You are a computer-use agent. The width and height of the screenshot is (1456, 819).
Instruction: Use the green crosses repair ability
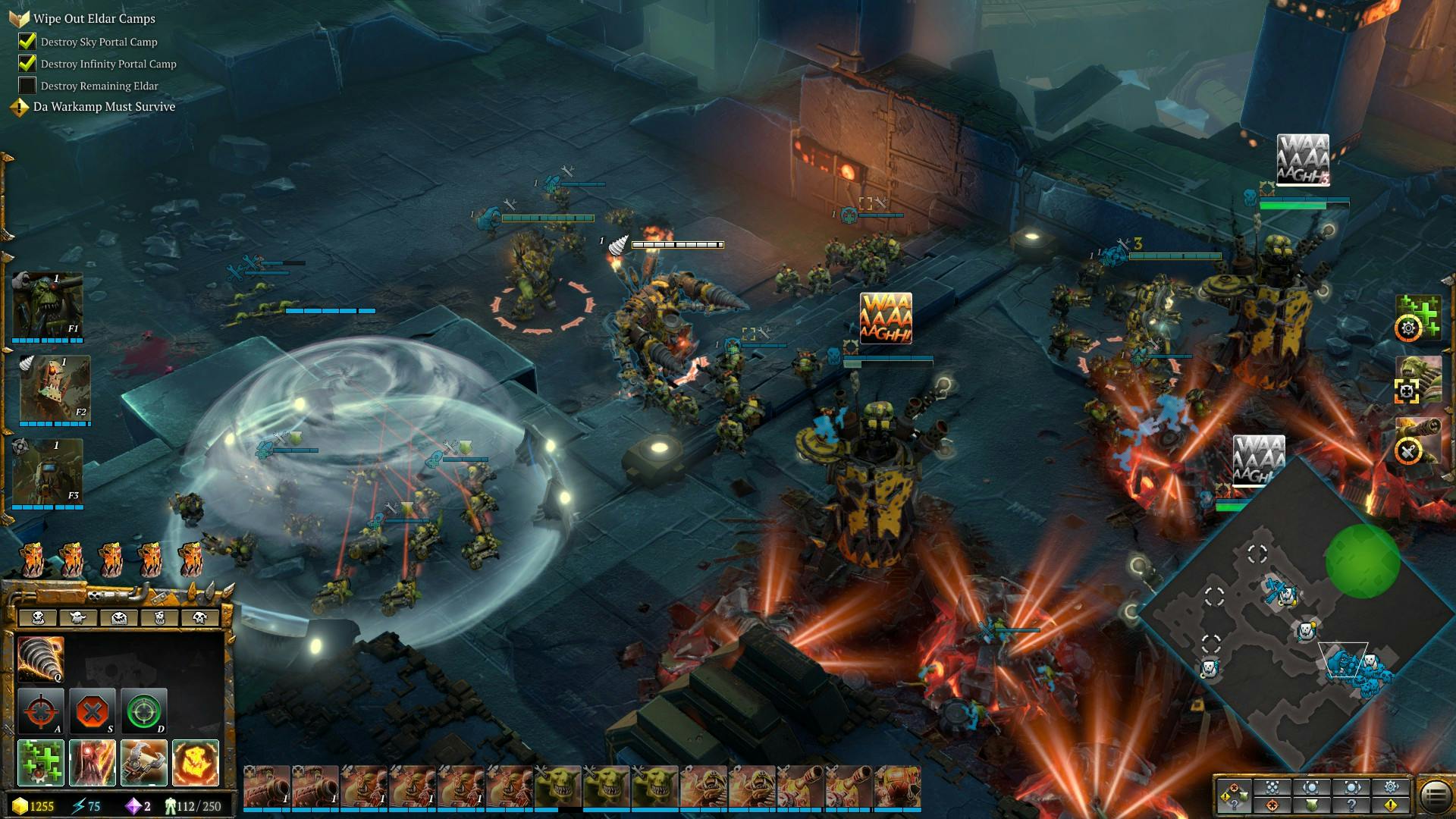(40, 762)
